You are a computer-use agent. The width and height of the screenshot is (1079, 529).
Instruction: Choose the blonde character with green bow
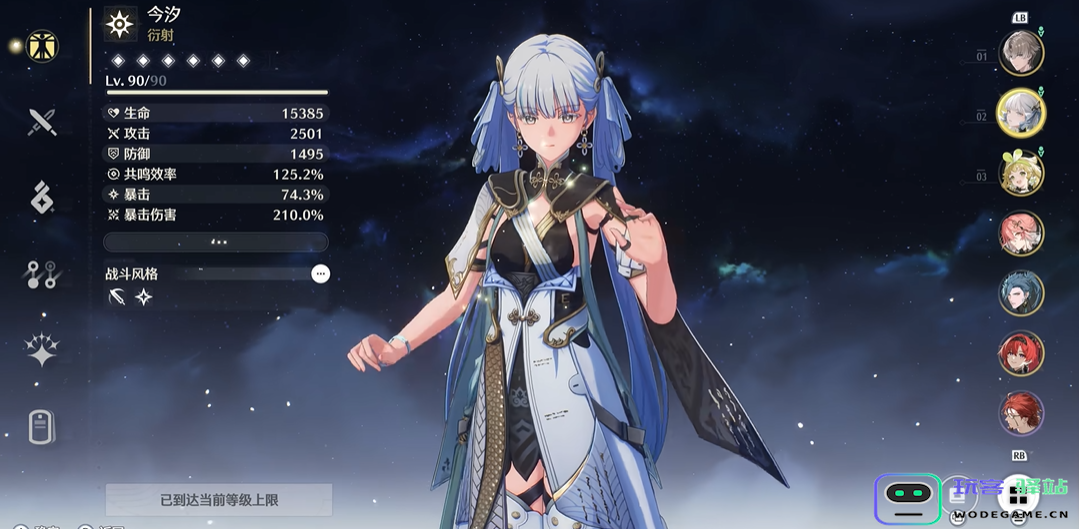click(x=1021, y=174)
